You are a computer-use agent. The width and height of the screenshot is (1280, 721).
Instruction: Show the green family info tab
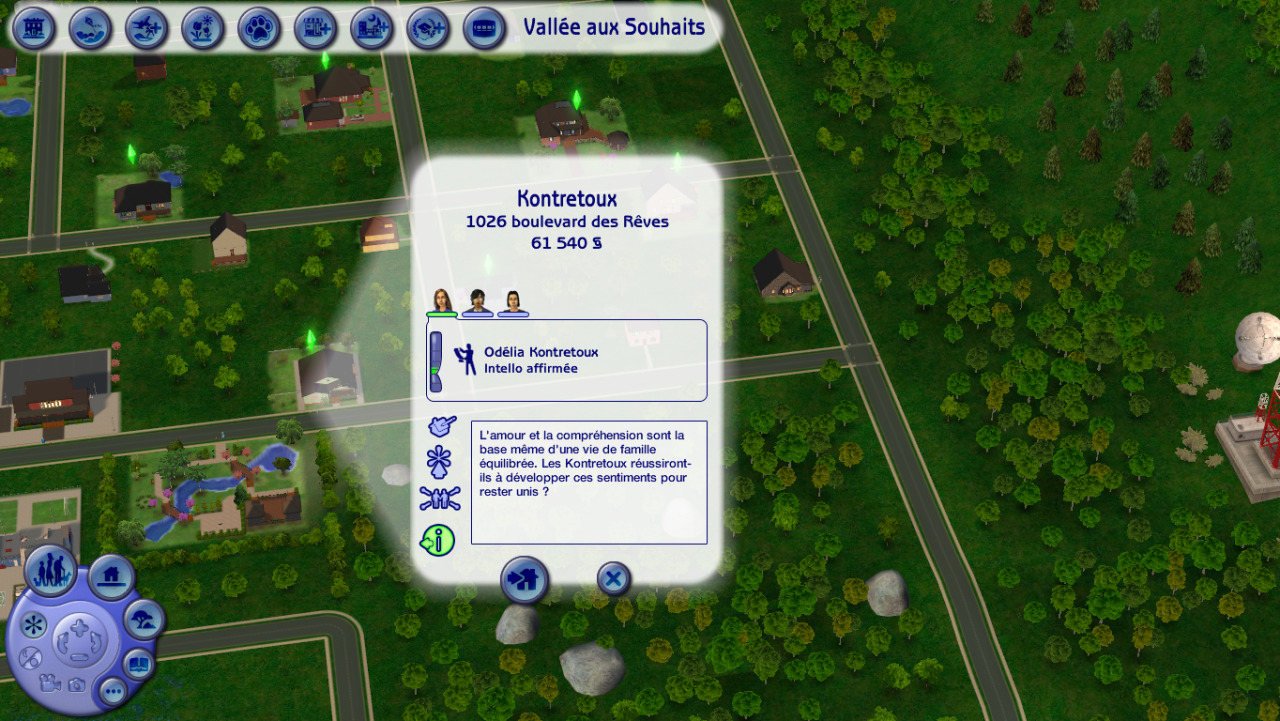[x=438, y=540]
